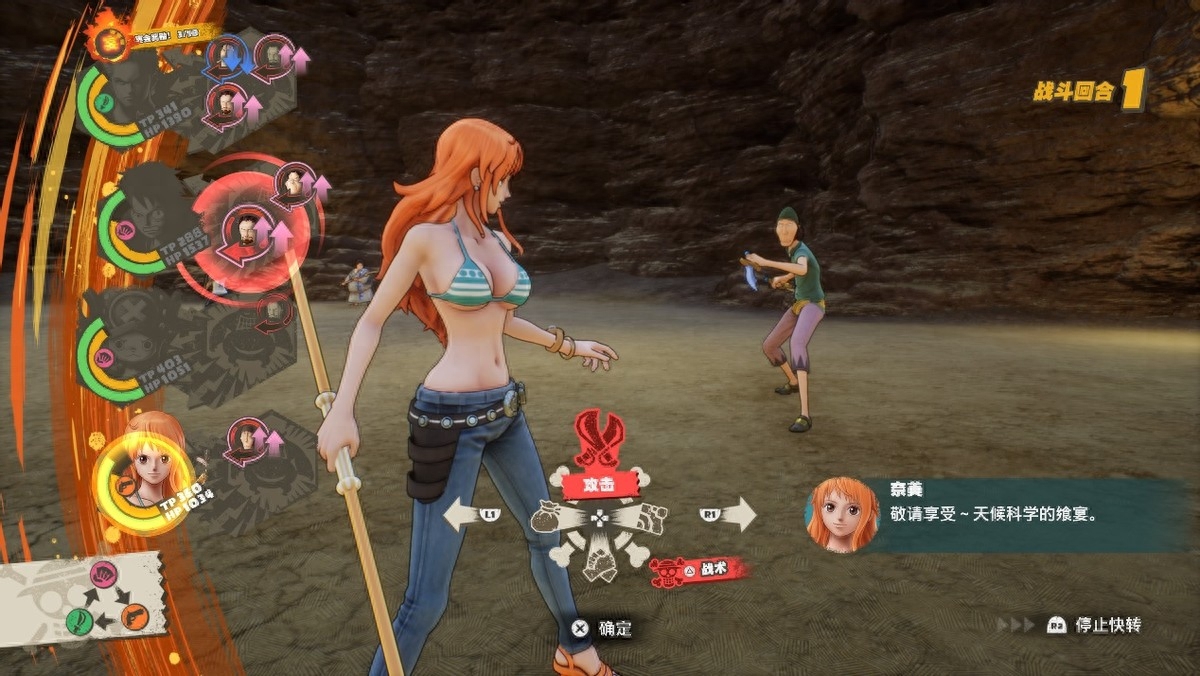Click the enemy icon with blue down arrows
Viewport: 1200px width, 676px height.
(x=229, y=56)
